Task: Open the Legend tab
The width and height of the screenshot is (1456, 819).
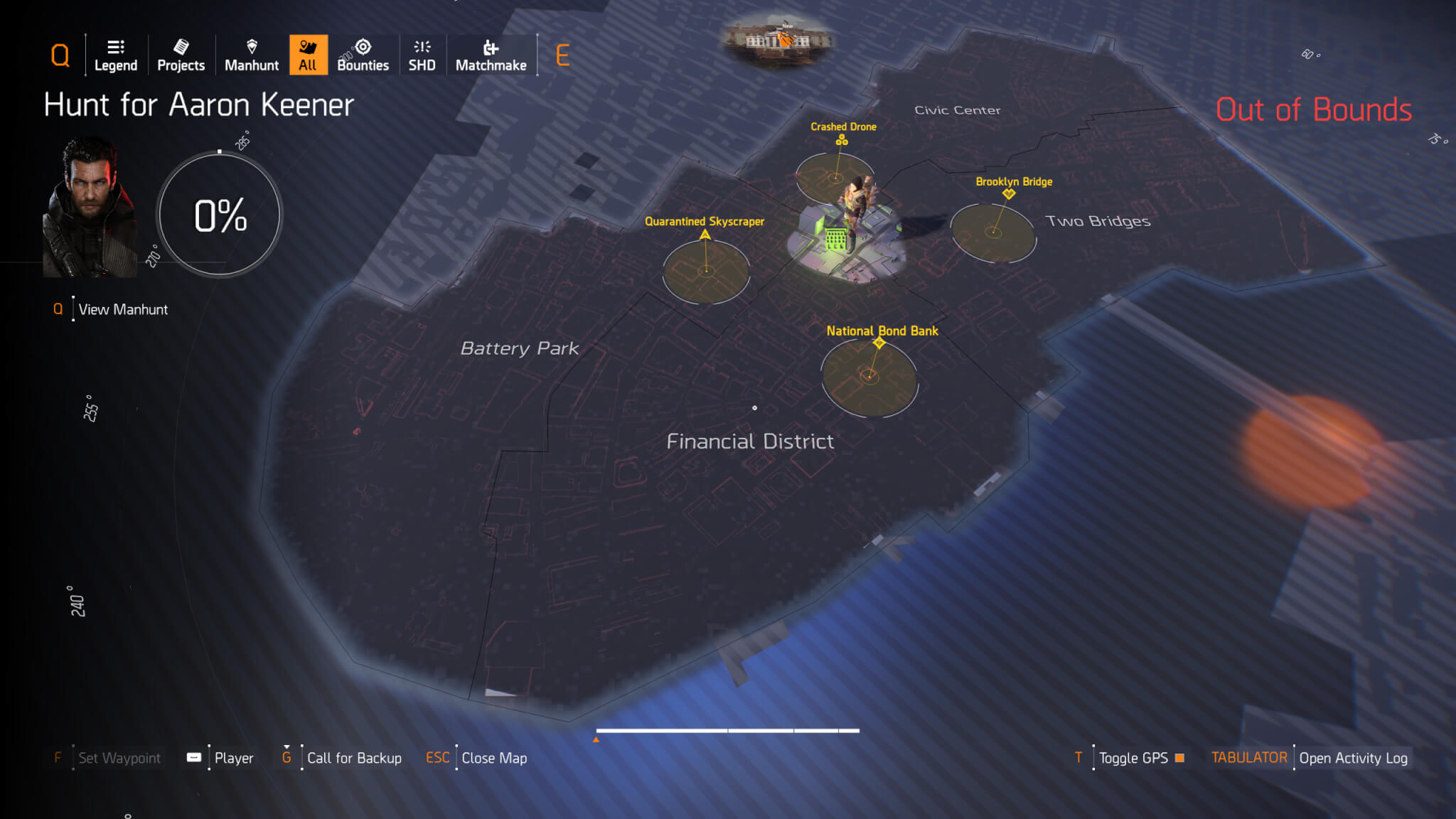Action: (x=116, y=55)
